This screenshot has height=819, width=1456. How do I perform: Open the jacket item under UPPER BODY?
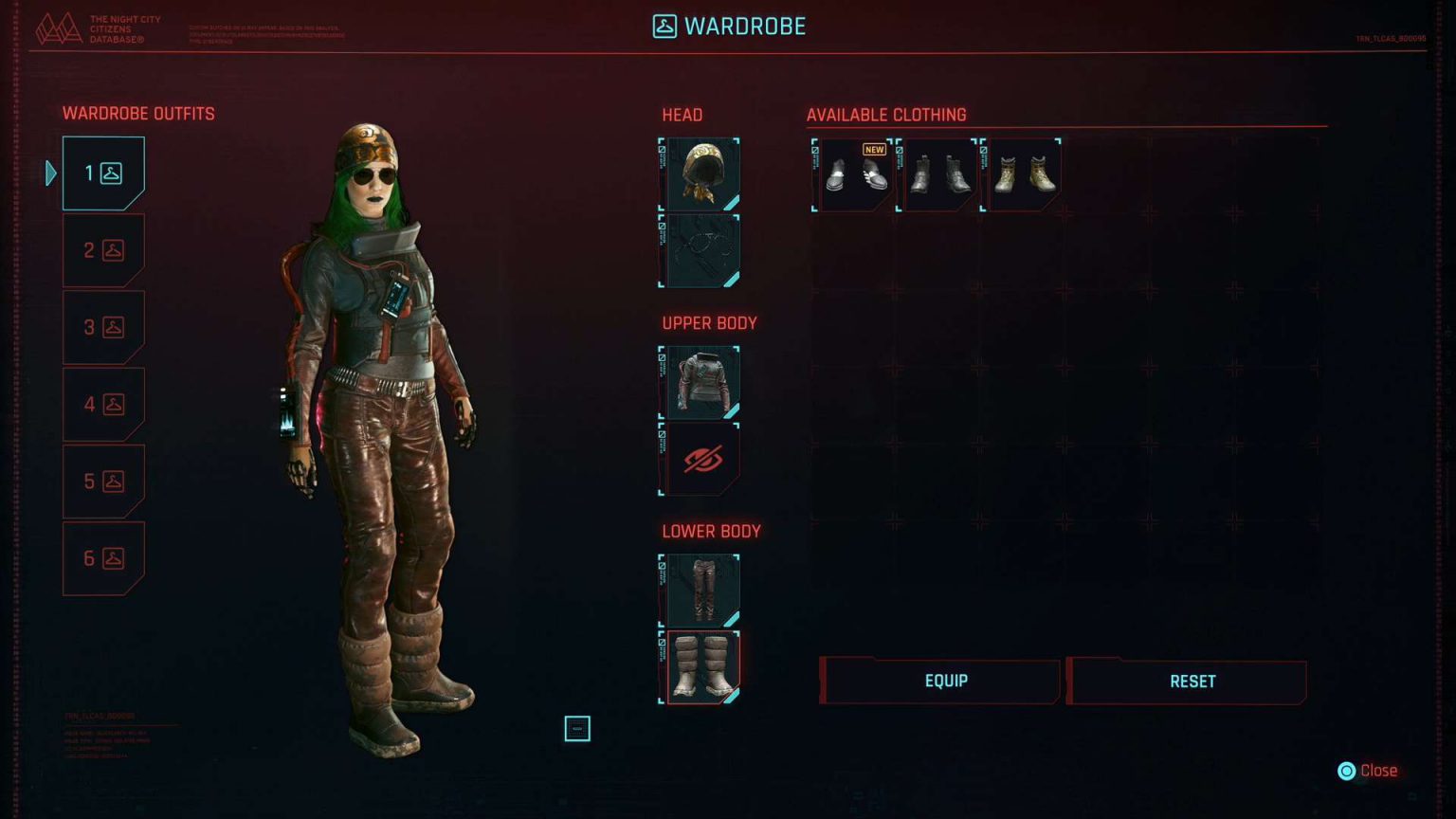(702, 383)
